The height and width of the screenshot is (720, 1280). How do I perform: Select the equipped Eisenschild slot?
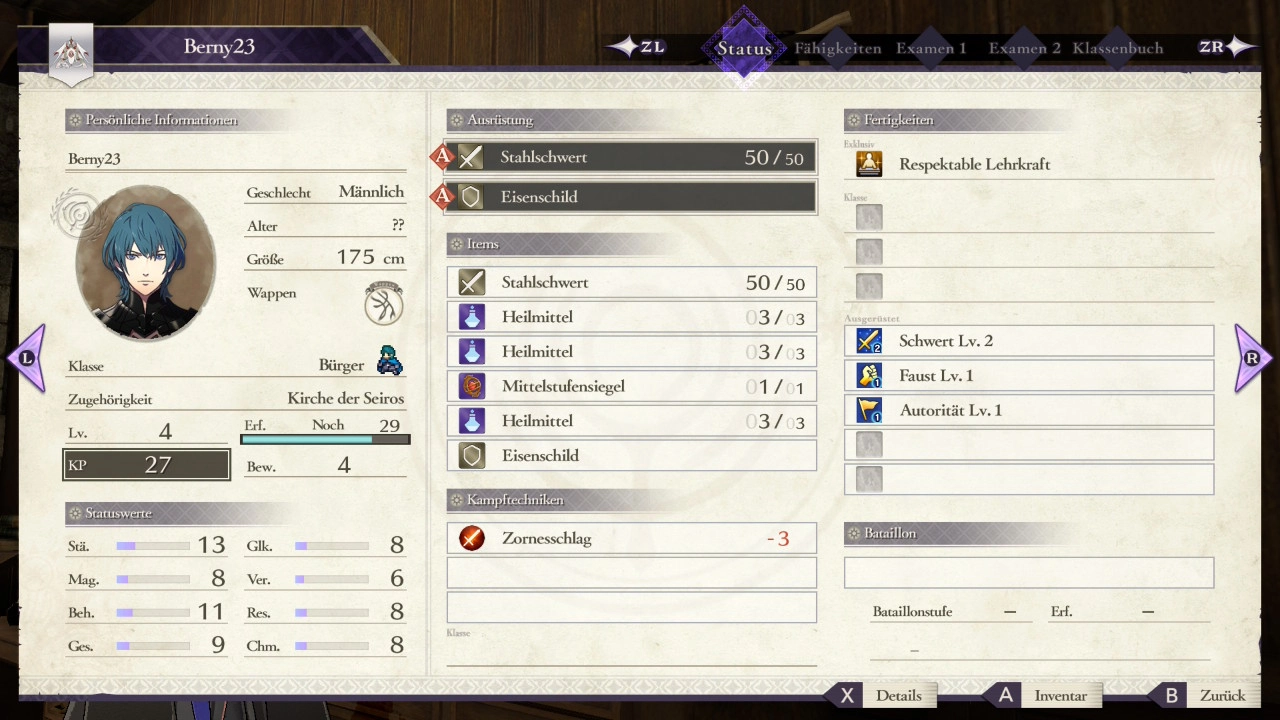tap(631, 197)
